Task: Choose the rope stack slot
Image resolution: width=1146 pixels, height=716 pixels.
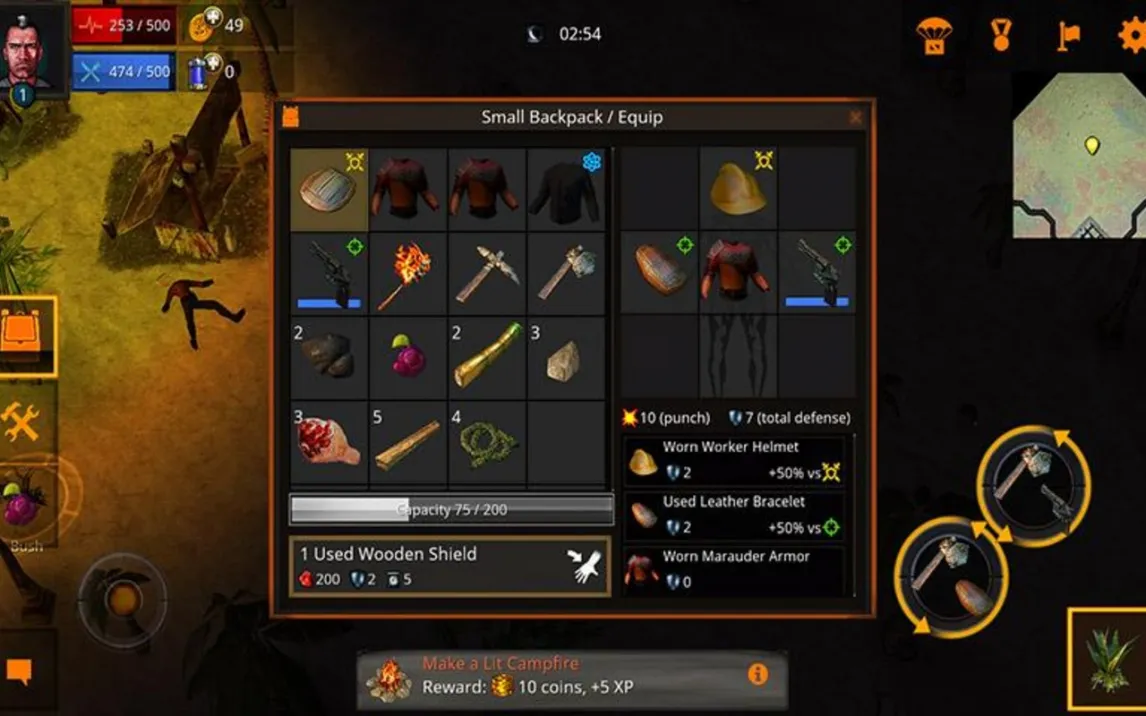Action: tap(487, 441)
